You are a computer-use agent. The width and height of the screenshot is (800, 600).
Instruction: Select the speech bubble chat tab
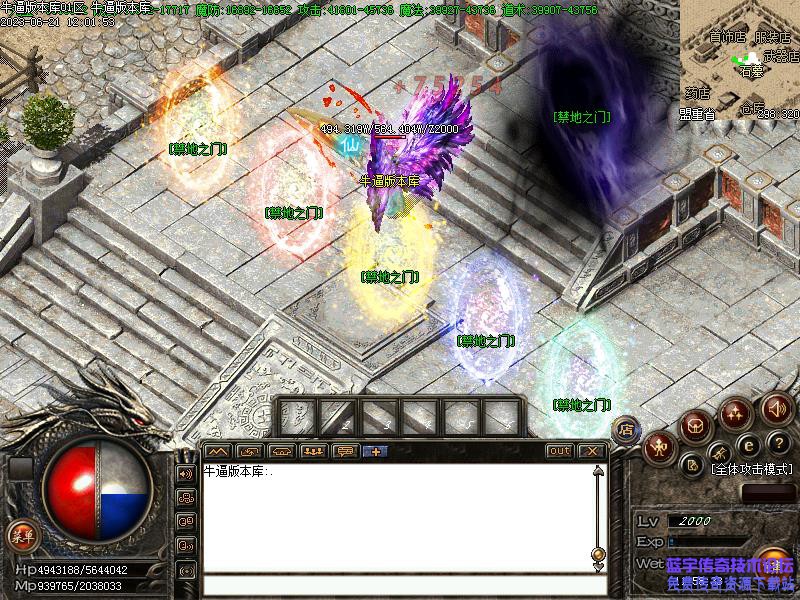(x=345, y=451)
